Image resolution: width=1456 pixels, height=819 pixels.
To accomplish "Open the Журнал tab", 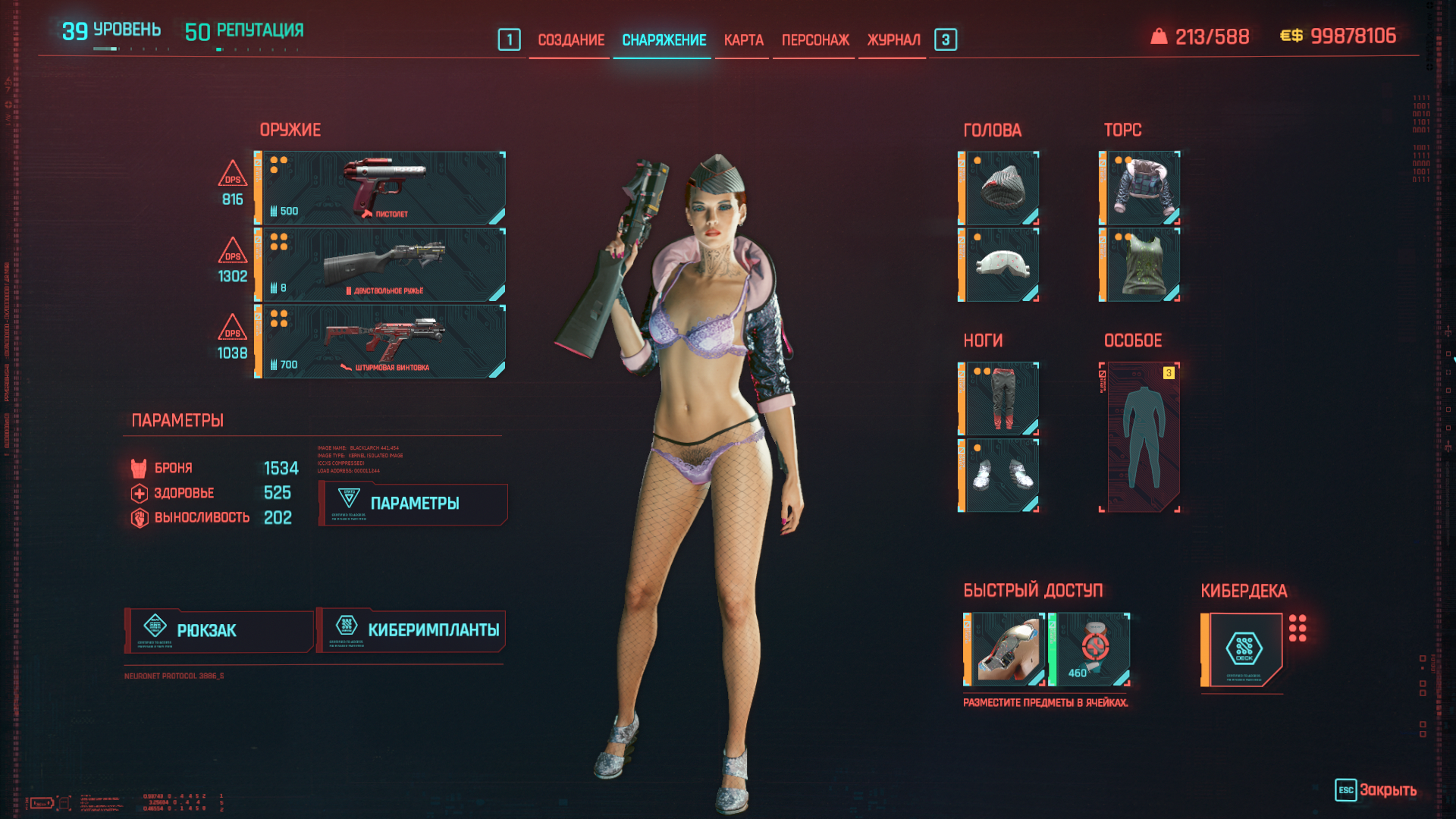I will tap(893, 40).
